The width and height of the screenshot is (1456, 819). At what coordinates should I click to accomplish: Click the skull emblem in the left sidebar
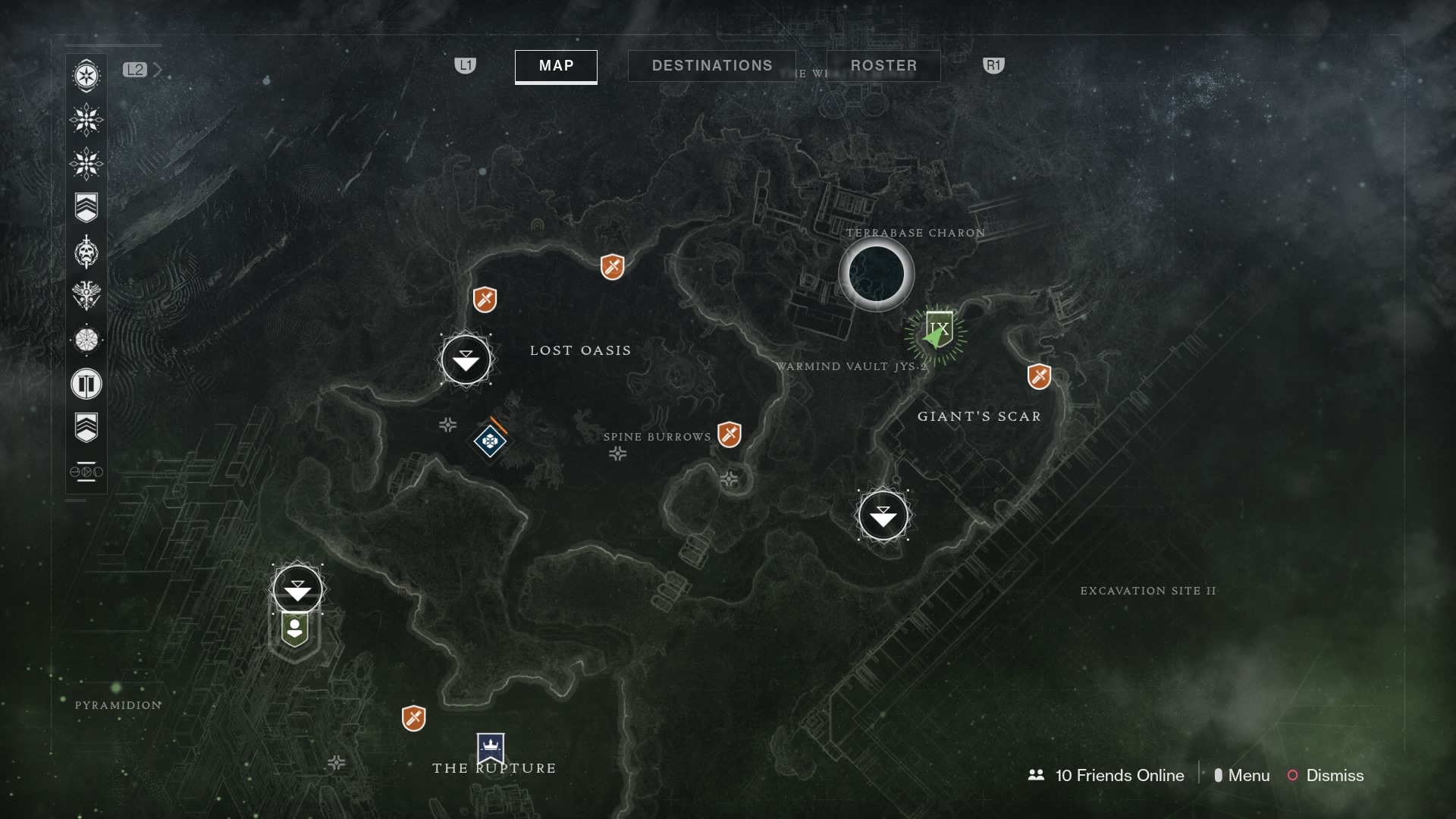pyautogui.click(x=87, y=254)
